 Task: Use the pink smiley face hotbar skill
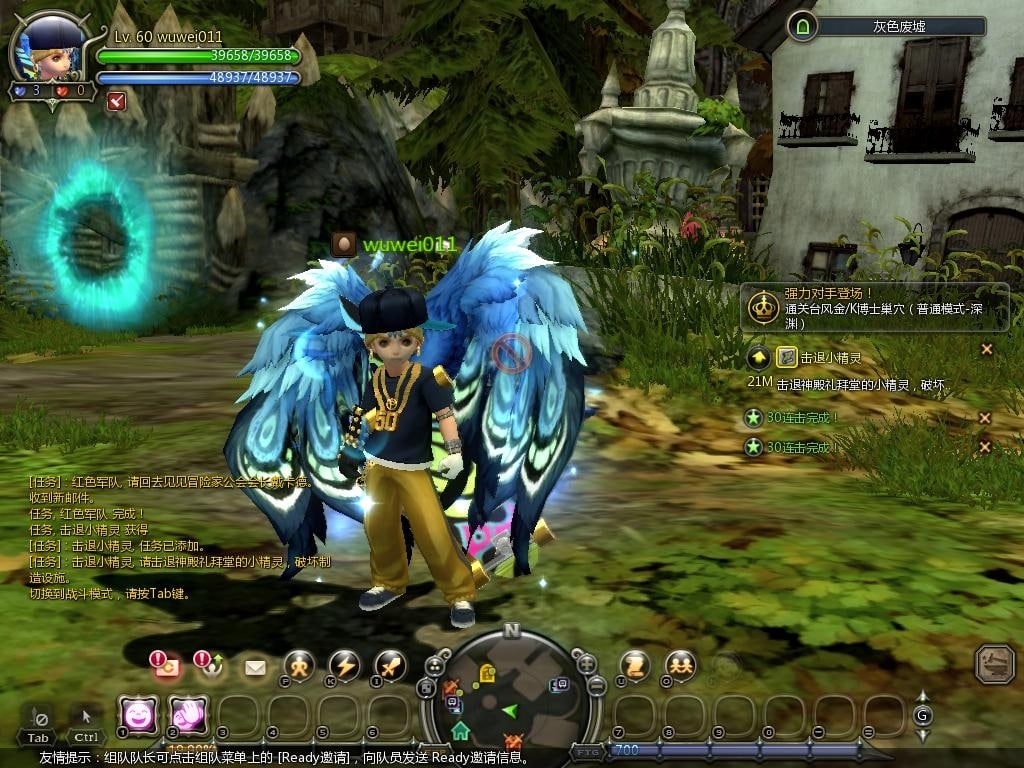pyautogui.click(x=137, y=715)
